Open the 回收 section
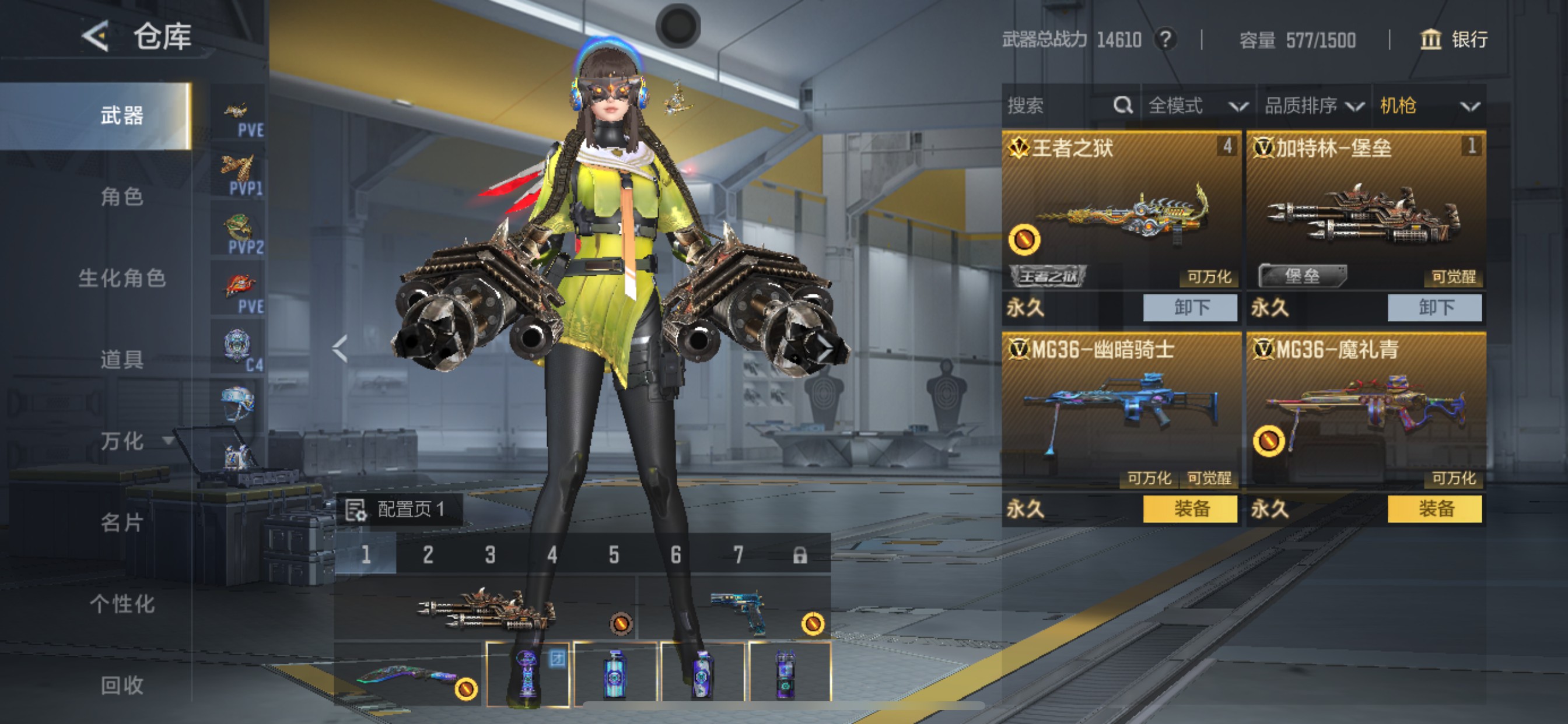This screenshot has height=724, width=1568. pos(122,686)
